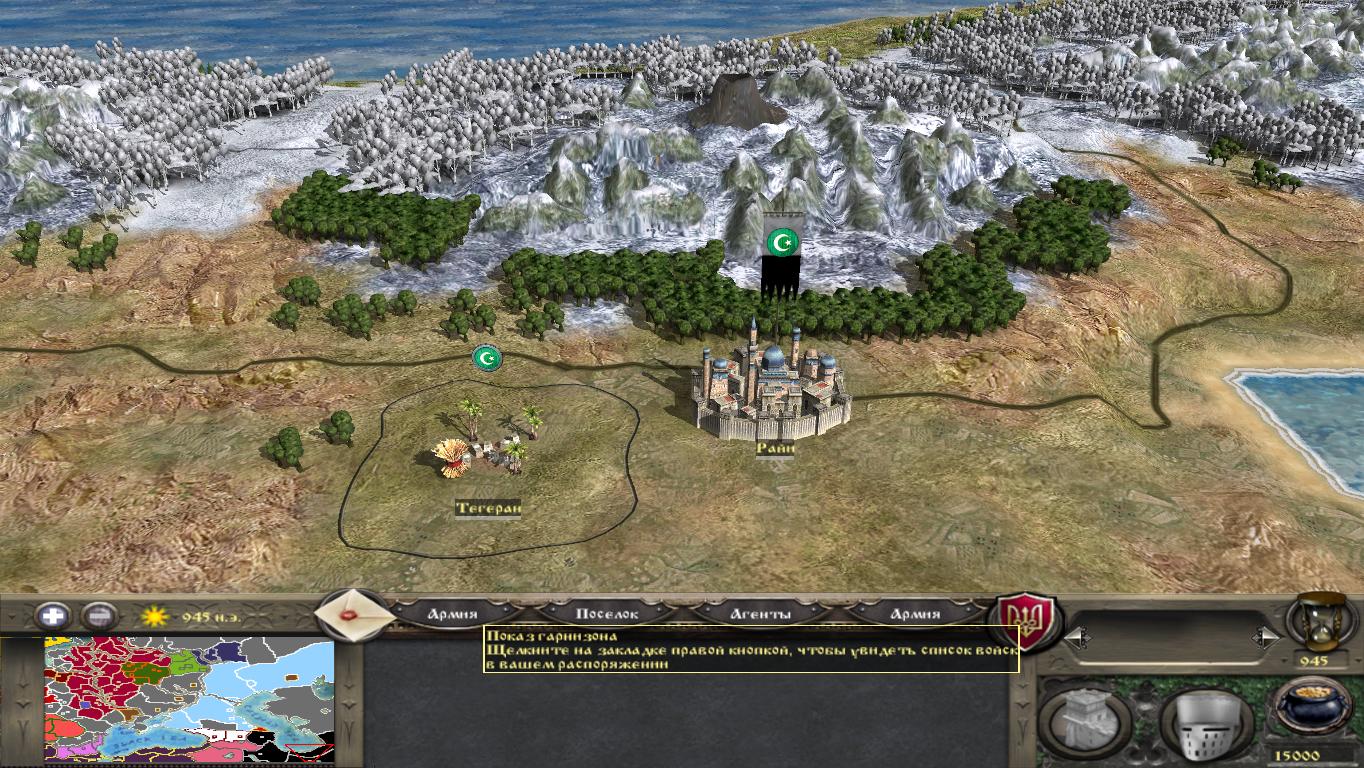The image size is (1364, 768).
Task: Select the green crescent agent marker on map
Action: point(487,356)
